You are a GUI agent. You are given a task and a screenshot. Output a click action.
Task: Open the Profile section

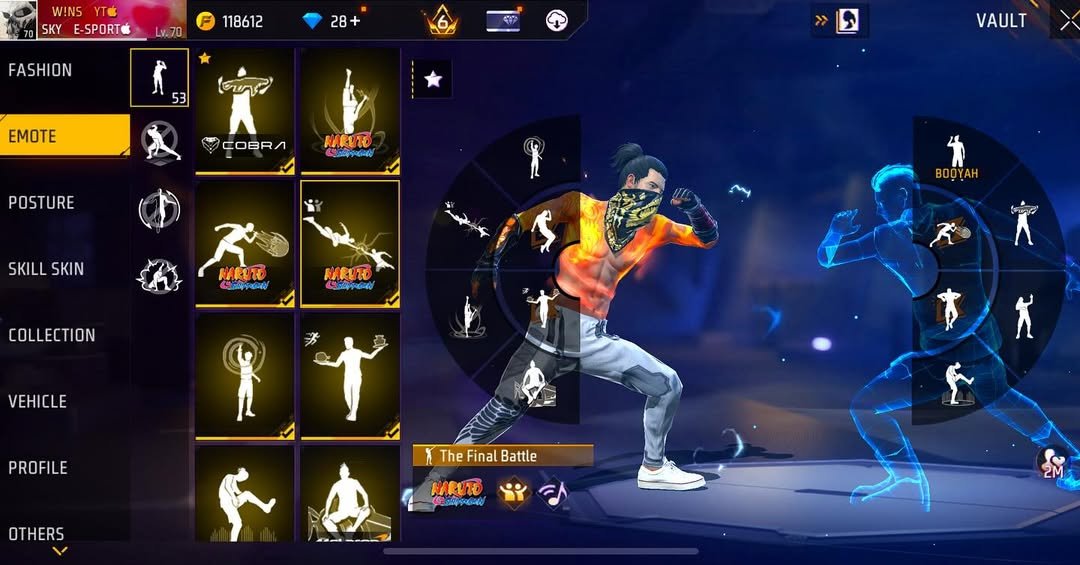coord(38,468)
